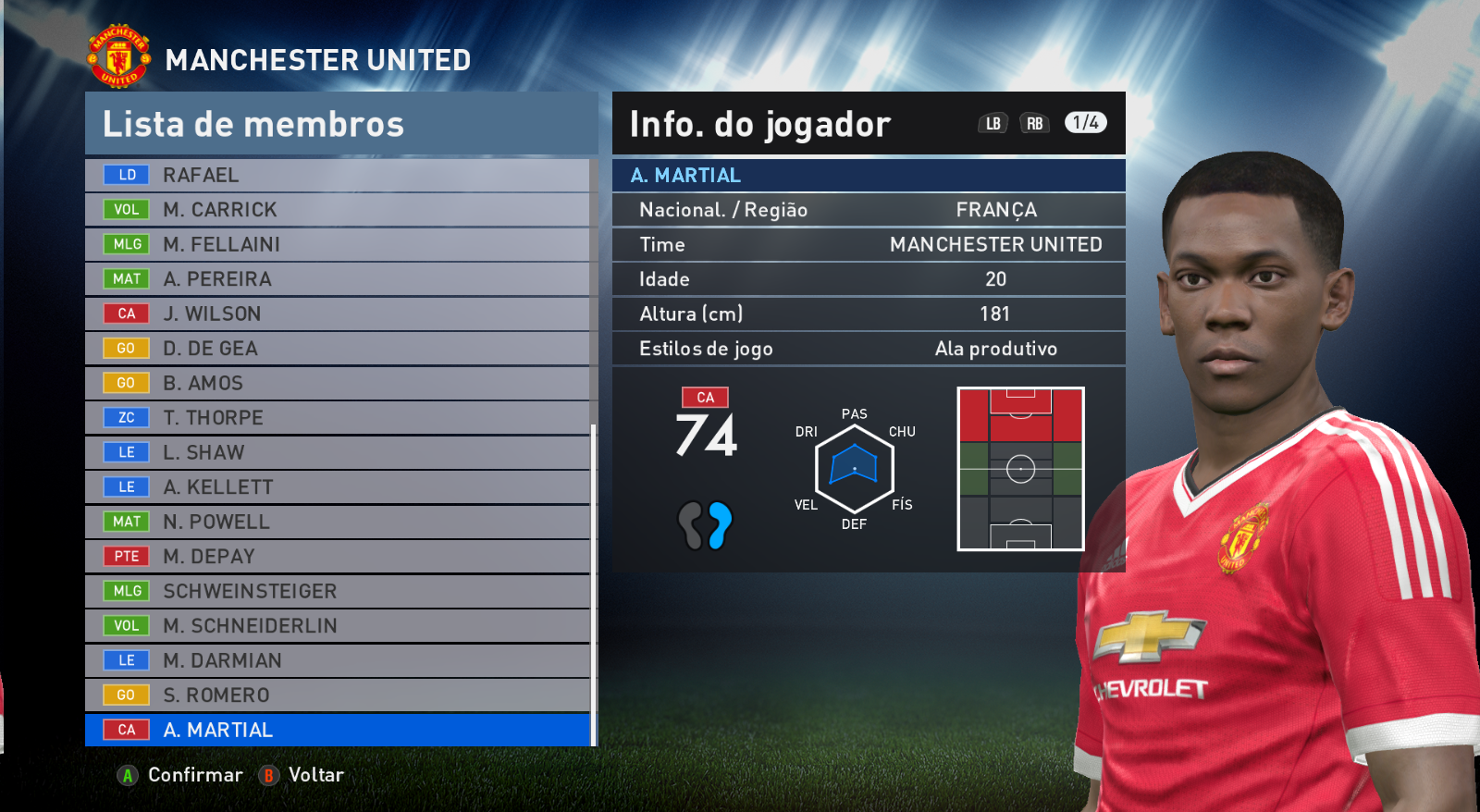Pick M. Depay from the list

point(338,557)
